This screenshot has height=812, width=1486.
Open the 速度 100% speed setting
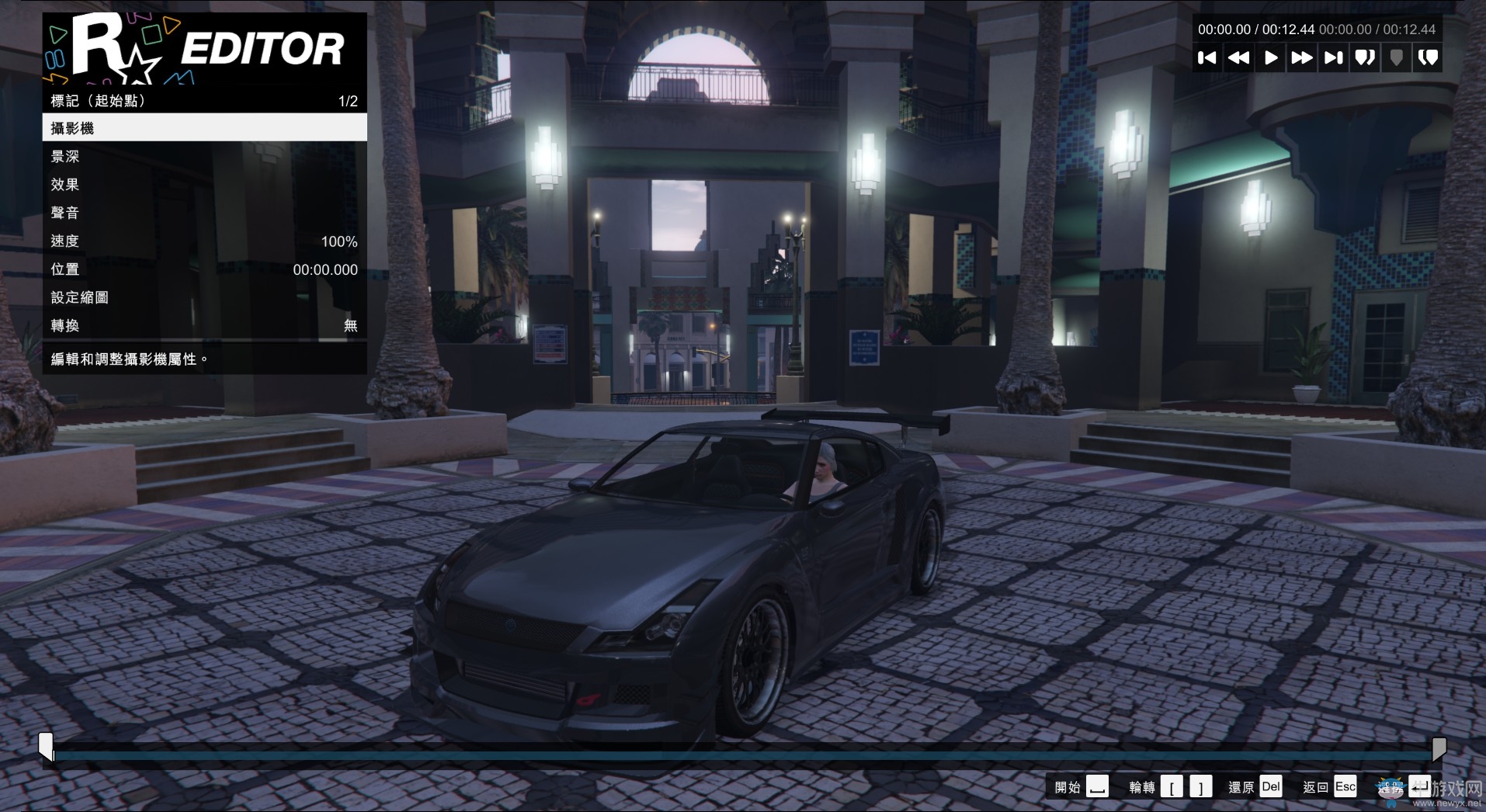coord(203,241)
